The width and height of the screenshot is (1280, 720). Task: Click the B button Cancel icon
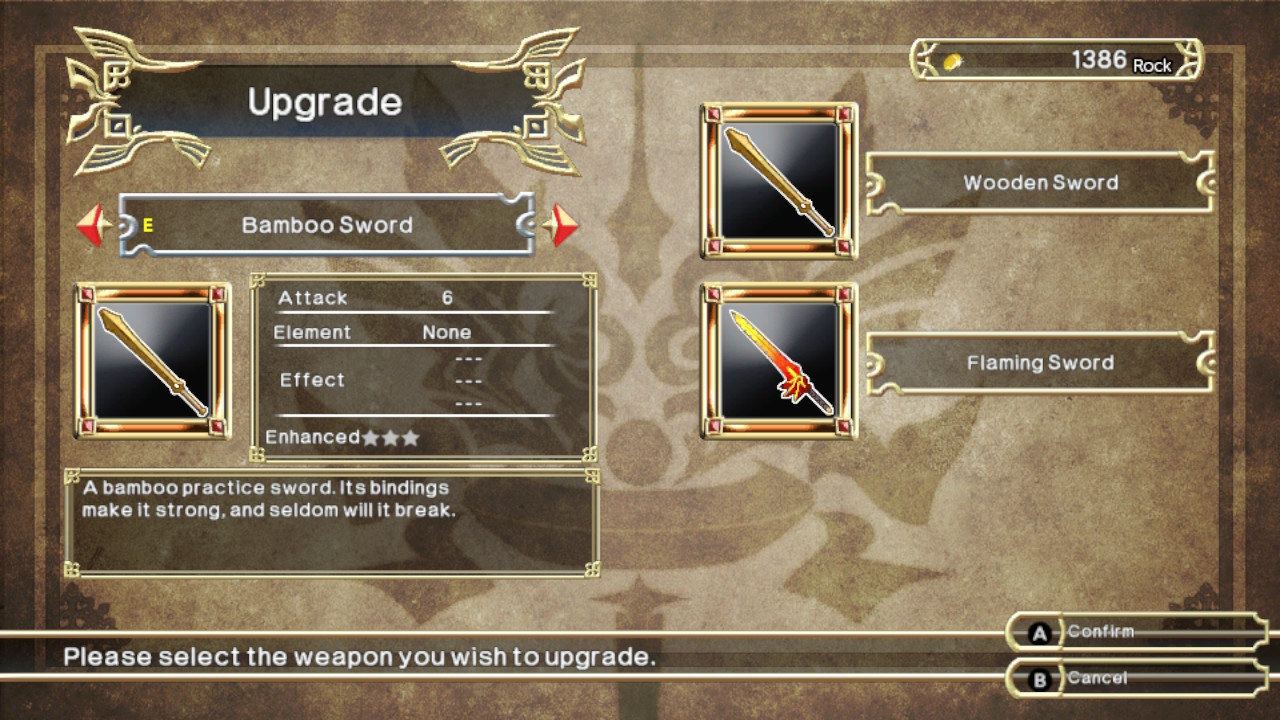(x=1040, y=677)
